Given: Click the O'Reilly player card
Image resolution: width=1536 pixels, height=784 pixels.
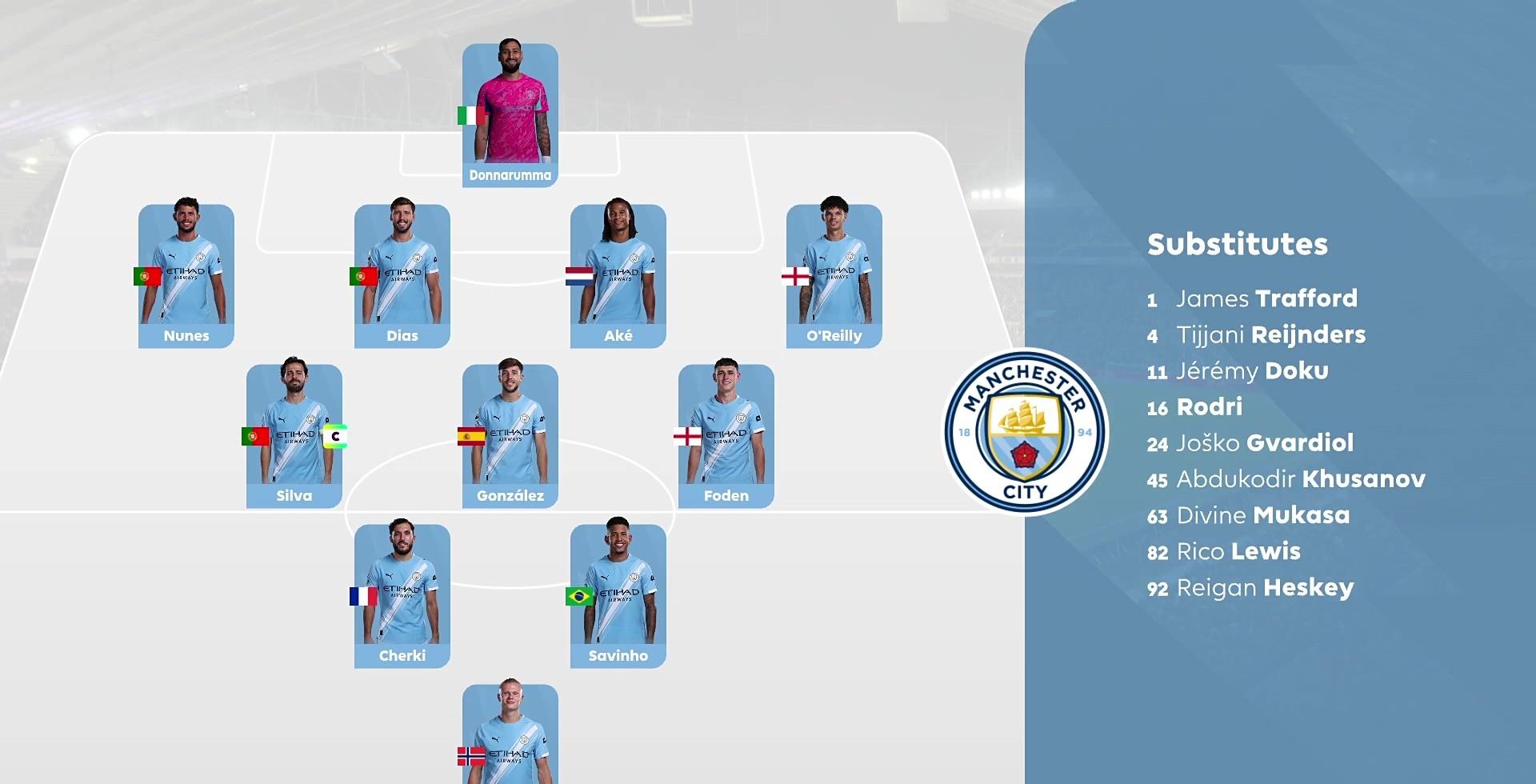Looking at the screenshot, I should coord(834,276).
